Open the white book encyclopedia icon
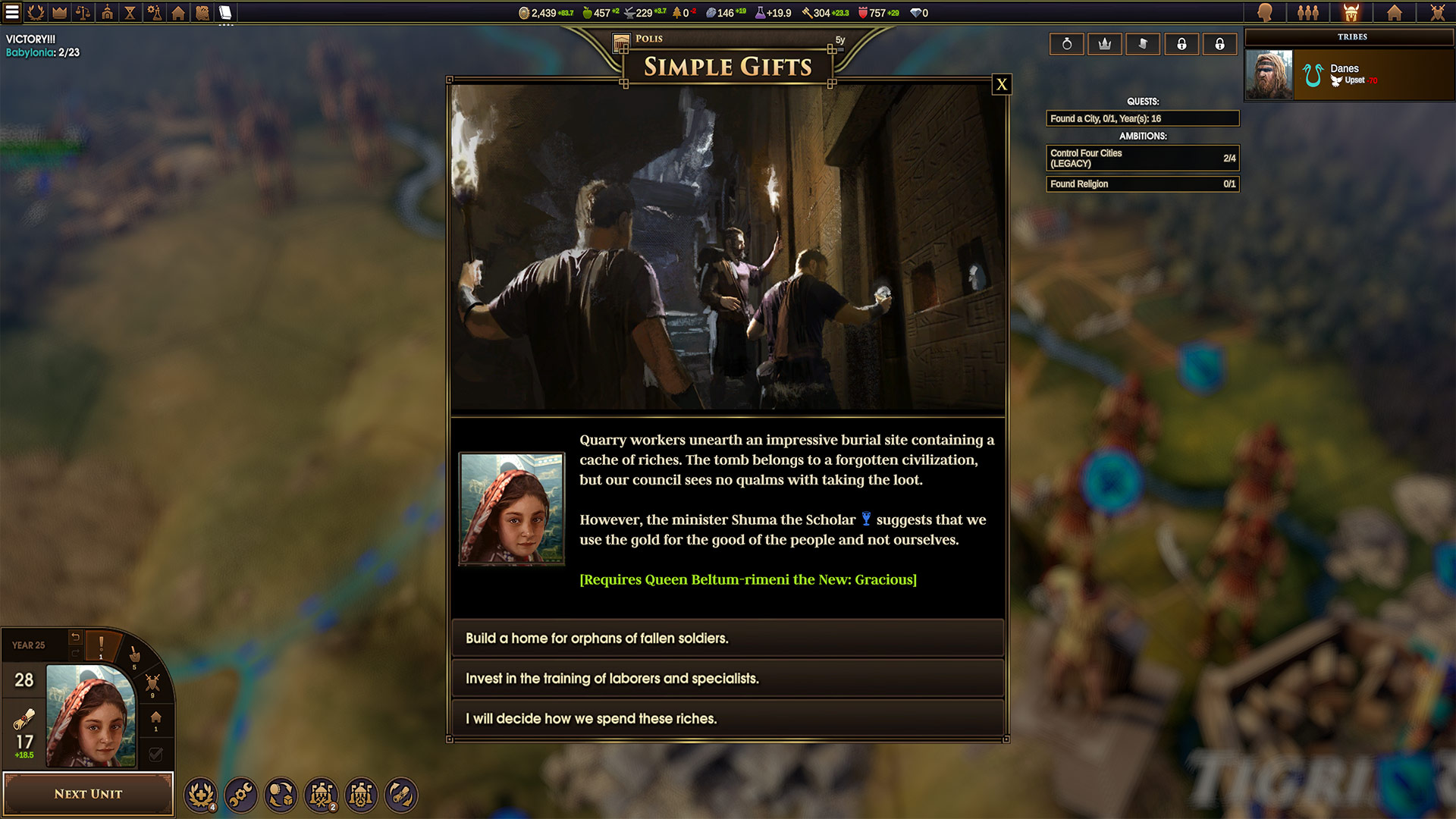The height and width of the screenshot is (819, 1456). (225, 12)
